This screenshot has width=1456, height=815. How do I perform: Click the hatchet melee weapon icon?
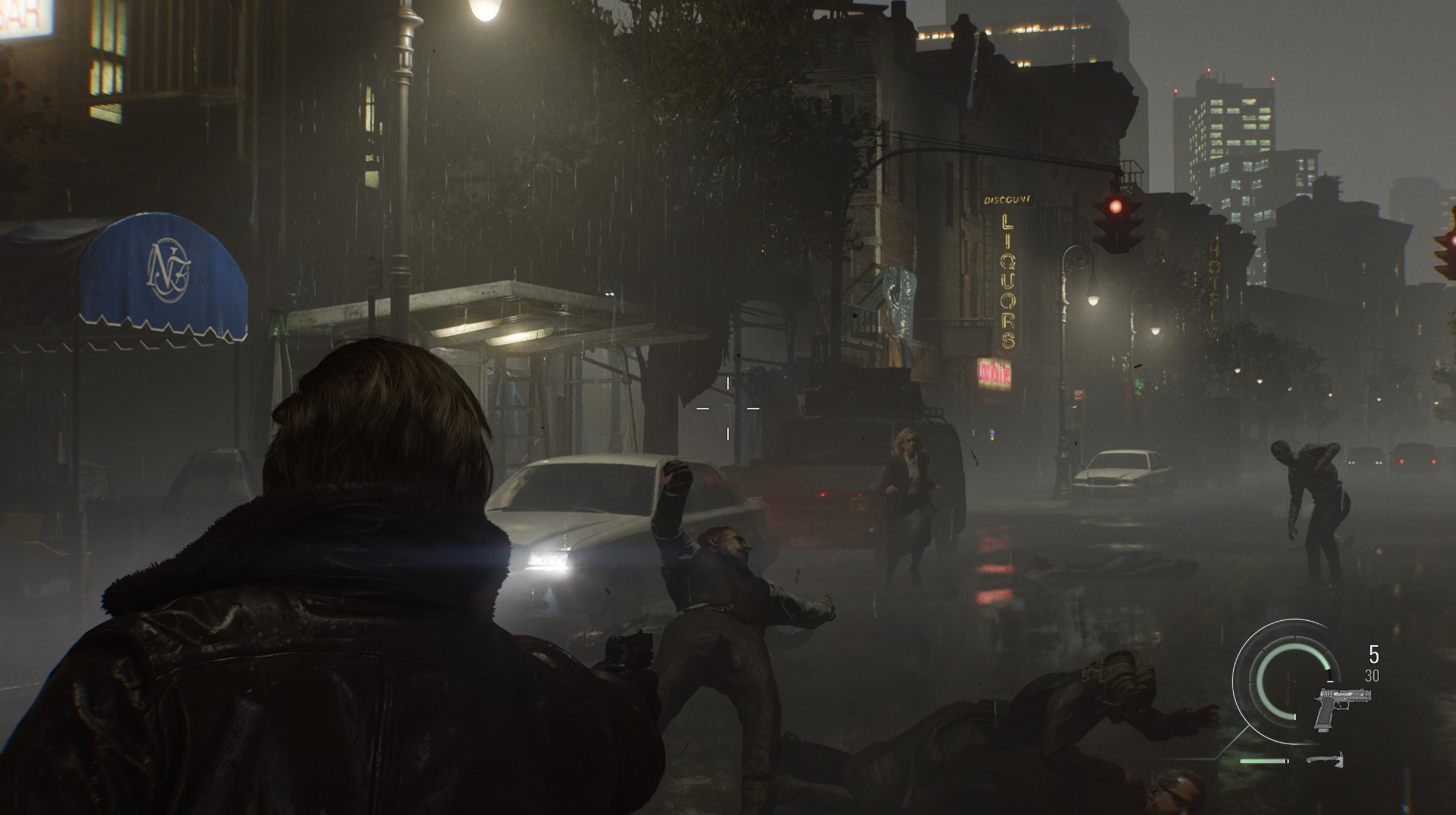coord(1325,760)
